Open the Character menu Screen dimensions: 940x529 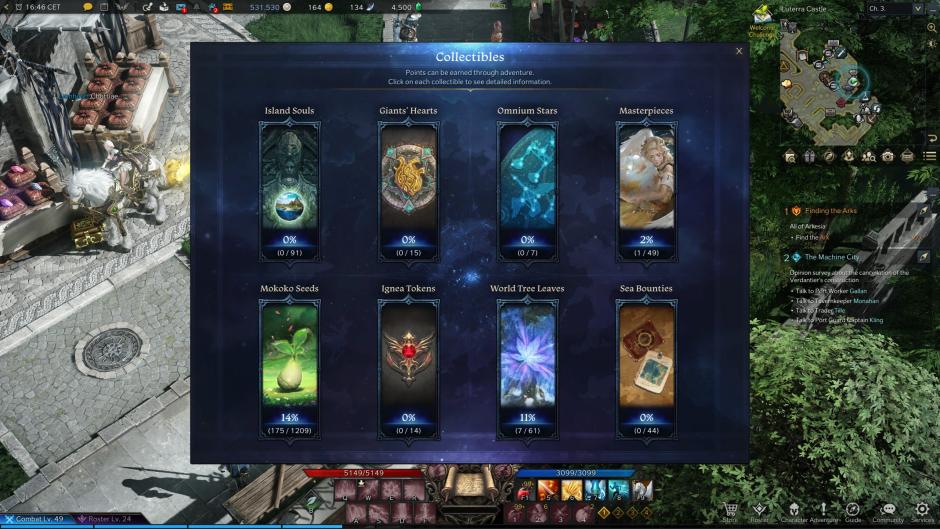797,512
